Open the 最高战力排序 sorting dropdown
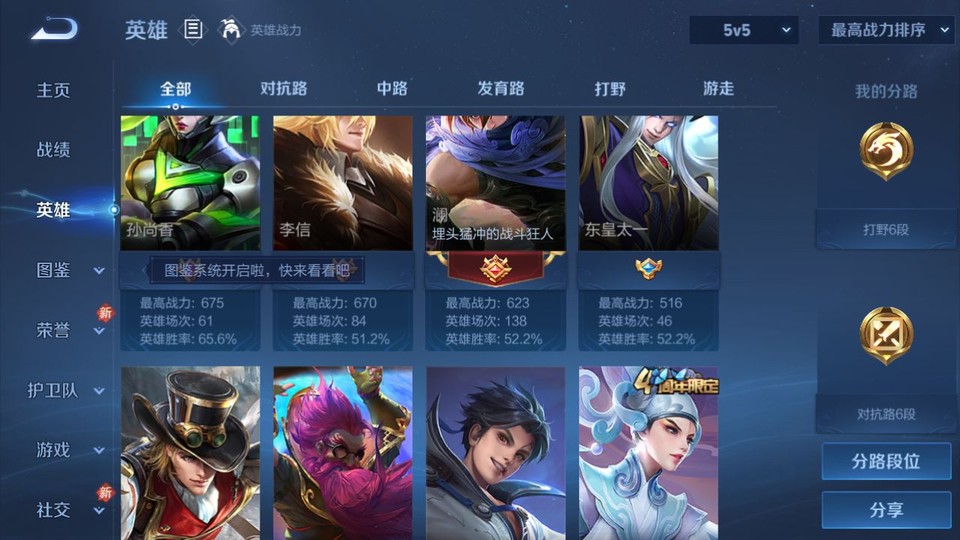Screen dimensions: 960x540 click(x=886, y=30)
